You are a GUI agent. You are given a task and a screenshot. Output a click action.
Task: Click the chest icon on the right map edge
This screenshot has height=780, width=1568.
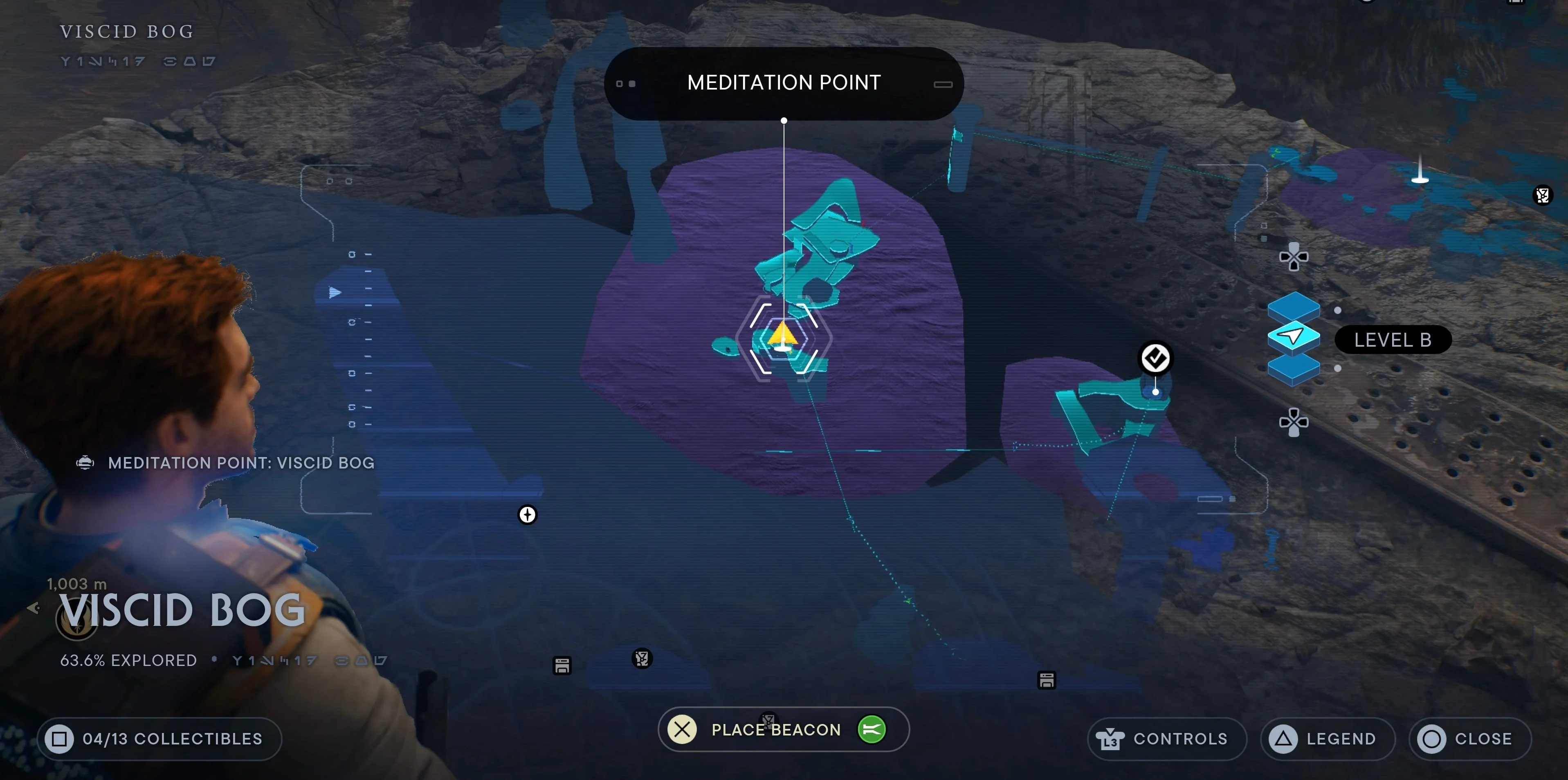click(1543, 195)
